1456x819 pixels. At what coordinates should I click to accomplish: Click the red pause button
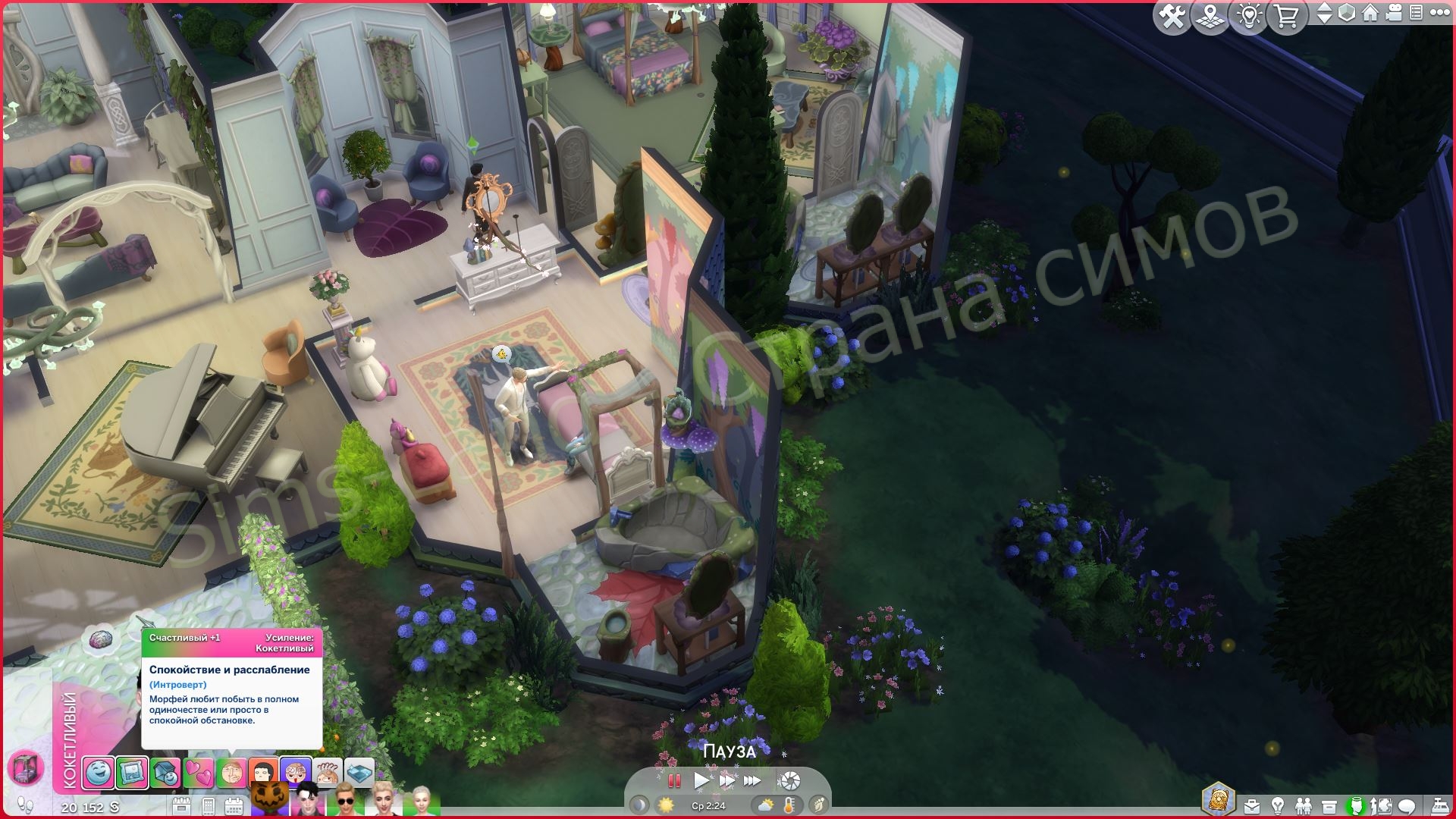(673, 780)
